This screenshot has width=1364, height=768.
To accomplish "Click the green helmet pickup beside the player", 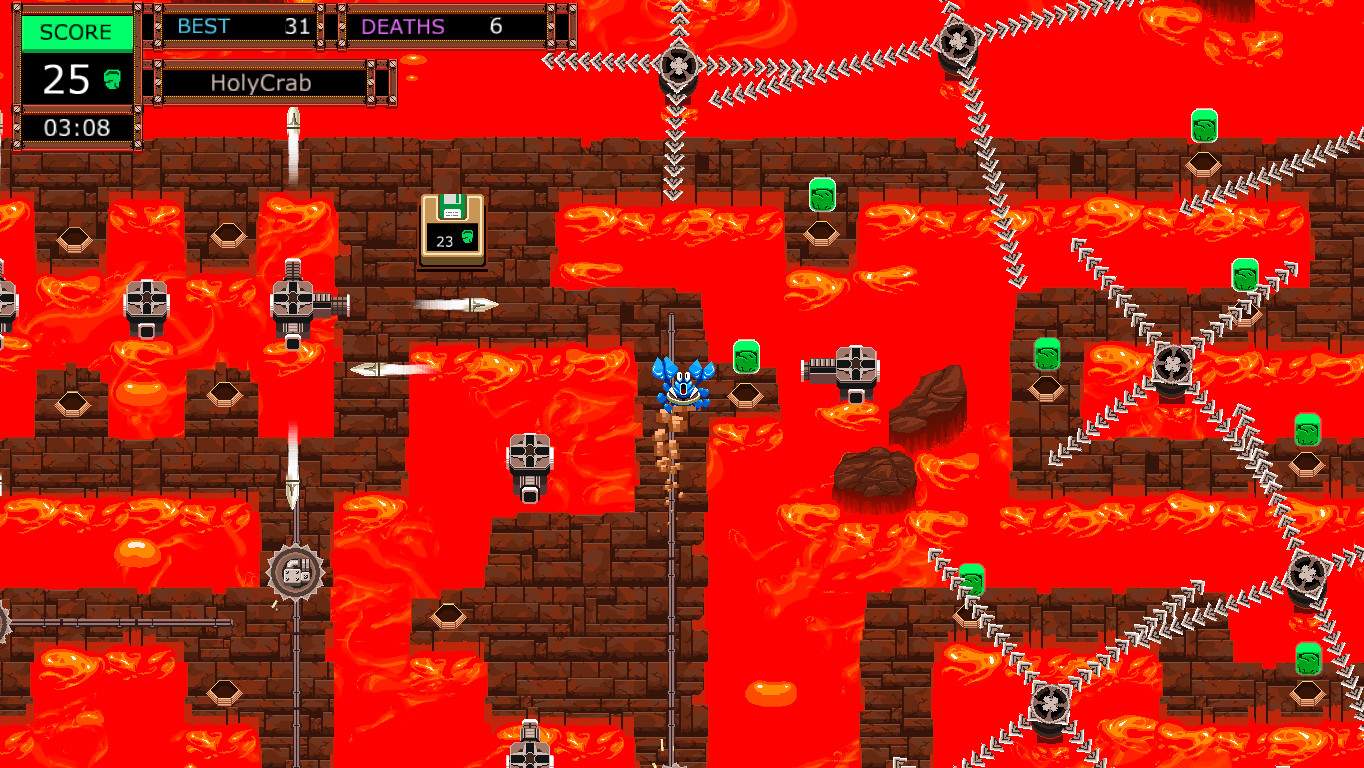I will (x=748, y=358).
